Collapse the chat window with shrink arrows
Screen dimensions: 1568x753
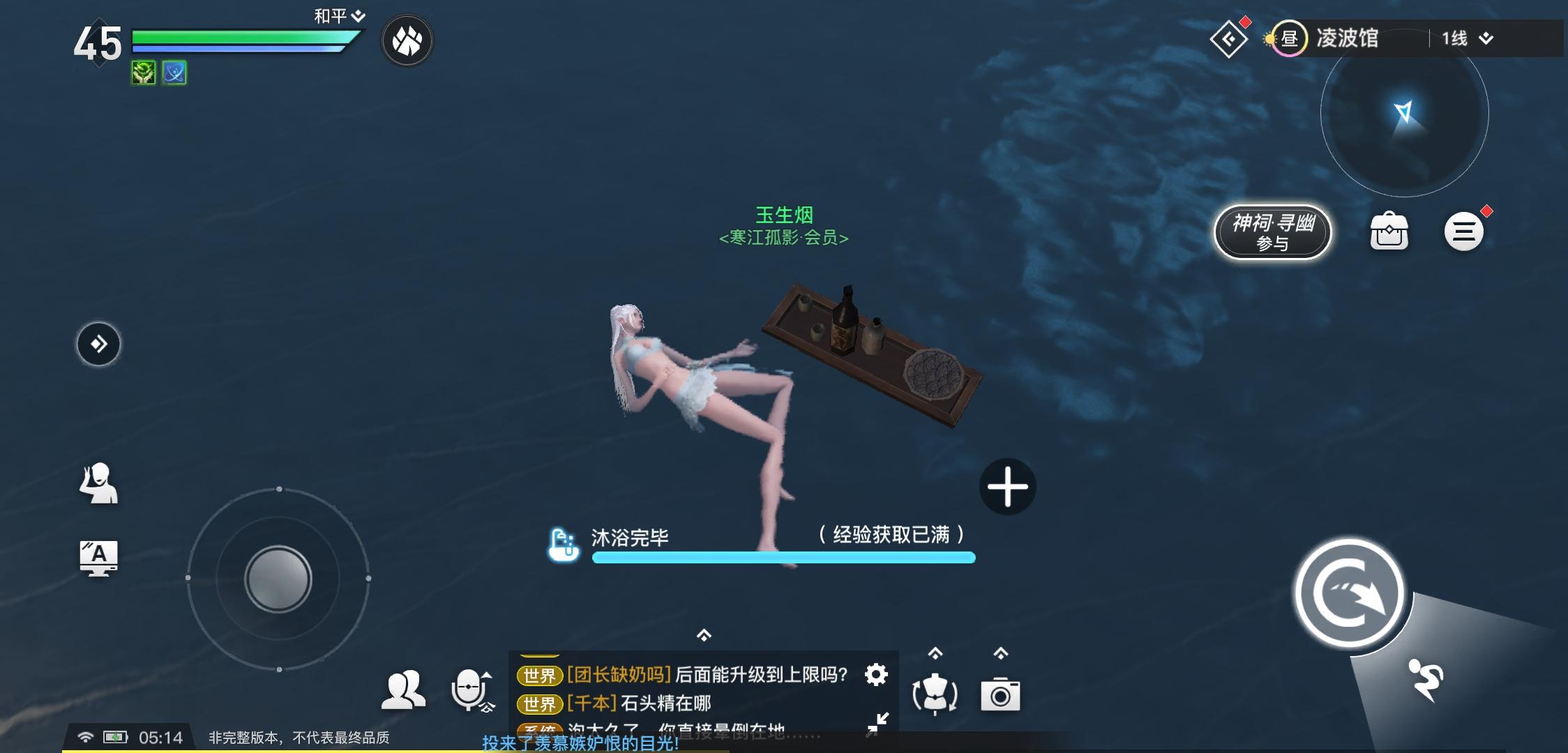click(x=881, y=724)
